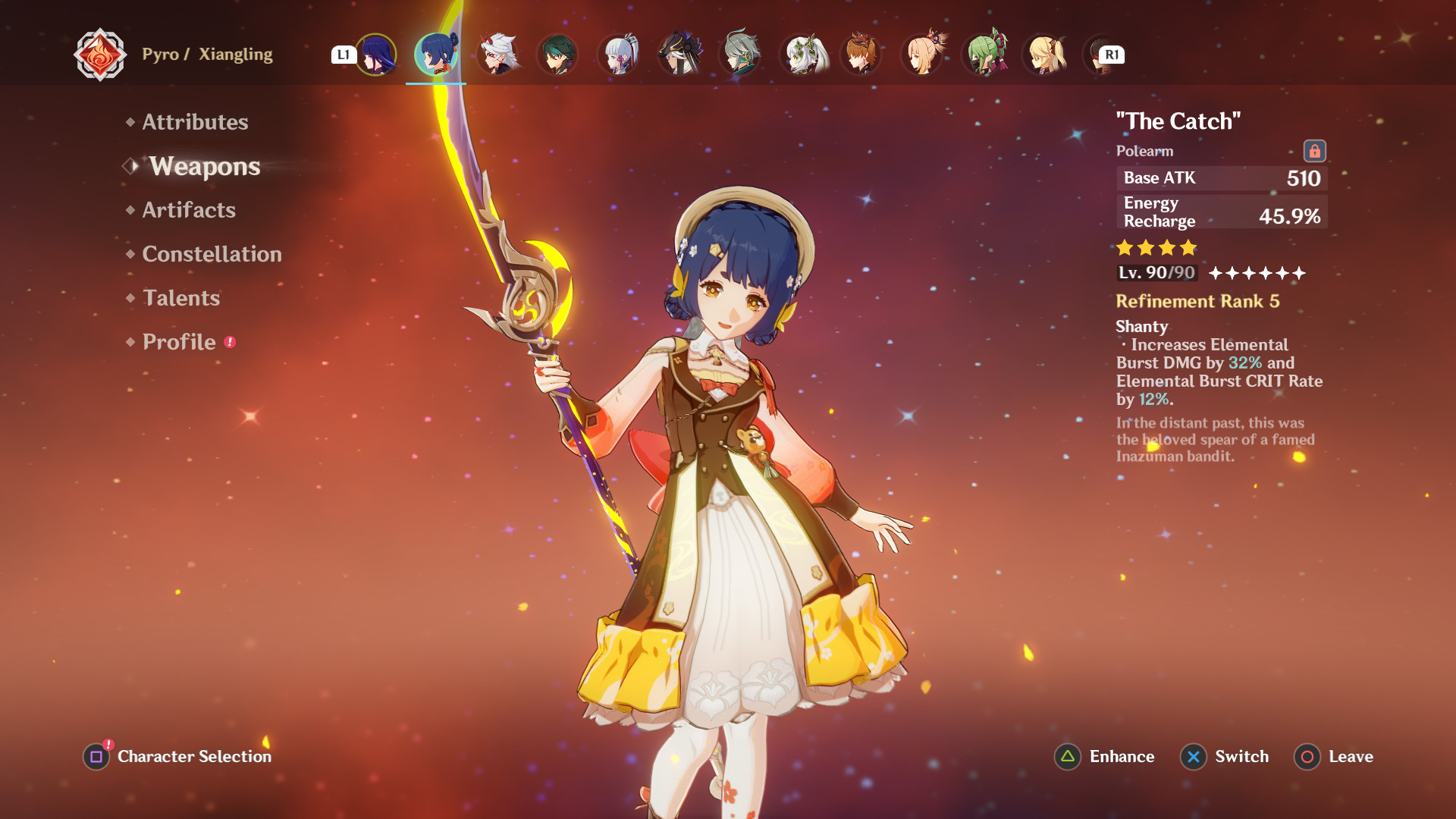View the Talents section
Viewport: 1456px width, 819px height.
(181, 298)
